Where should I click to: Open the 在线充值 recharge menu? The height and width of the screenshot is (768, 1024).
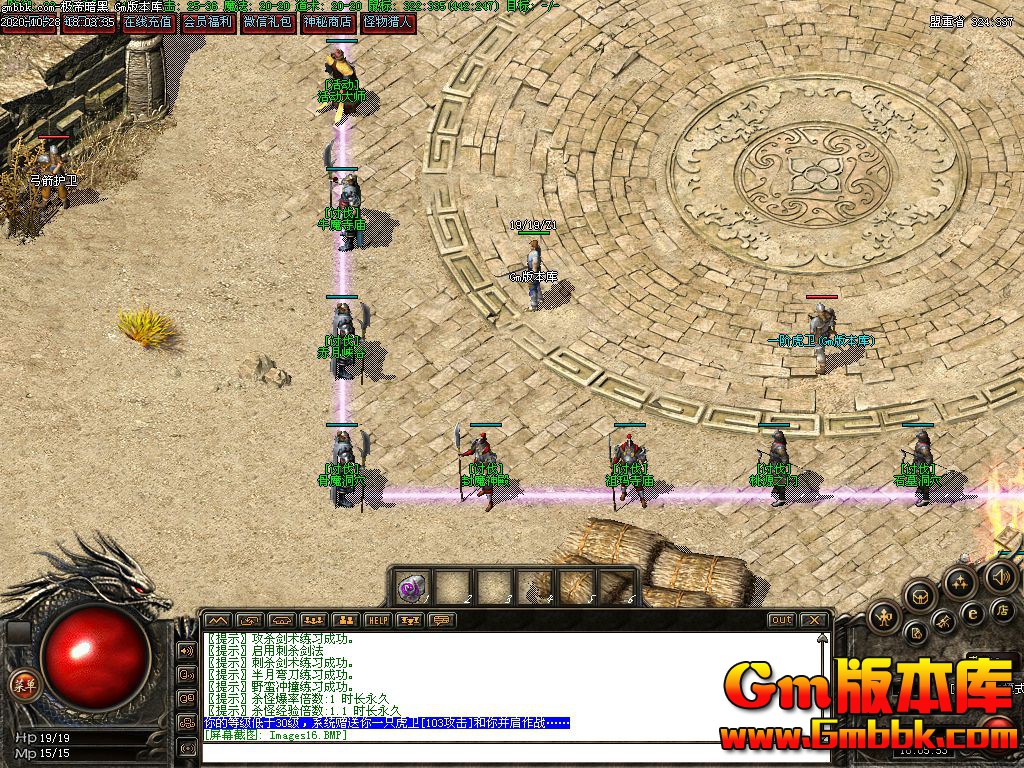(x=148, y=22)
